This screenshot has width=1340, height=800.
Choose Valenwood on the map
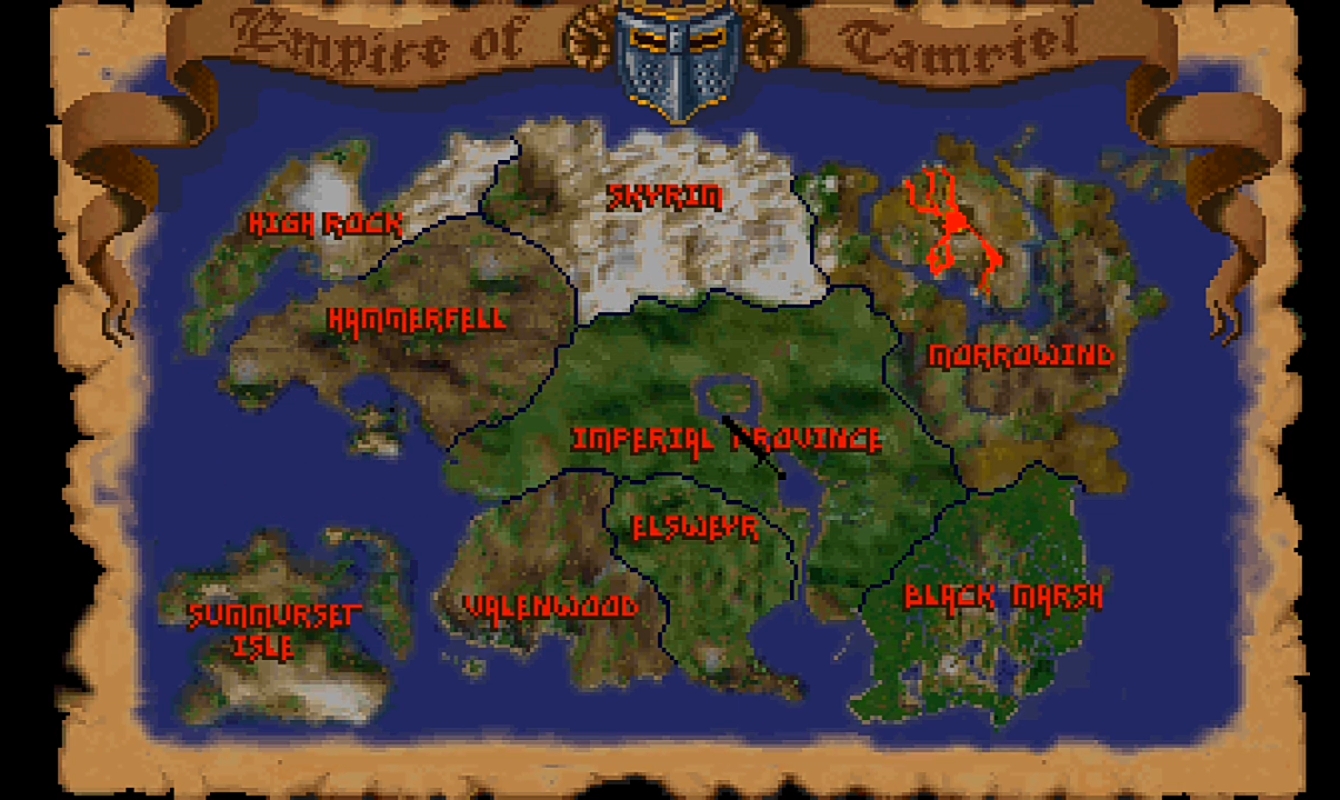(551, 606)
